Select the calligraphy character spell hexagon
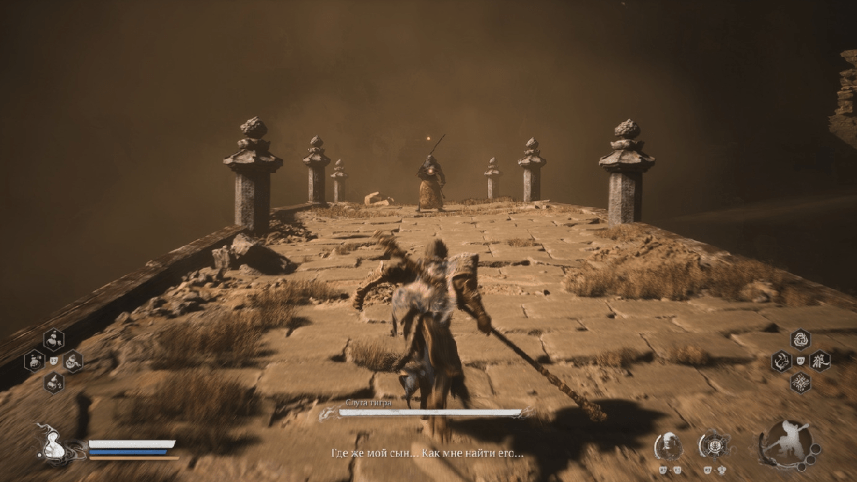The height and width of the screenshot is (482, 857). coord(820,361)
